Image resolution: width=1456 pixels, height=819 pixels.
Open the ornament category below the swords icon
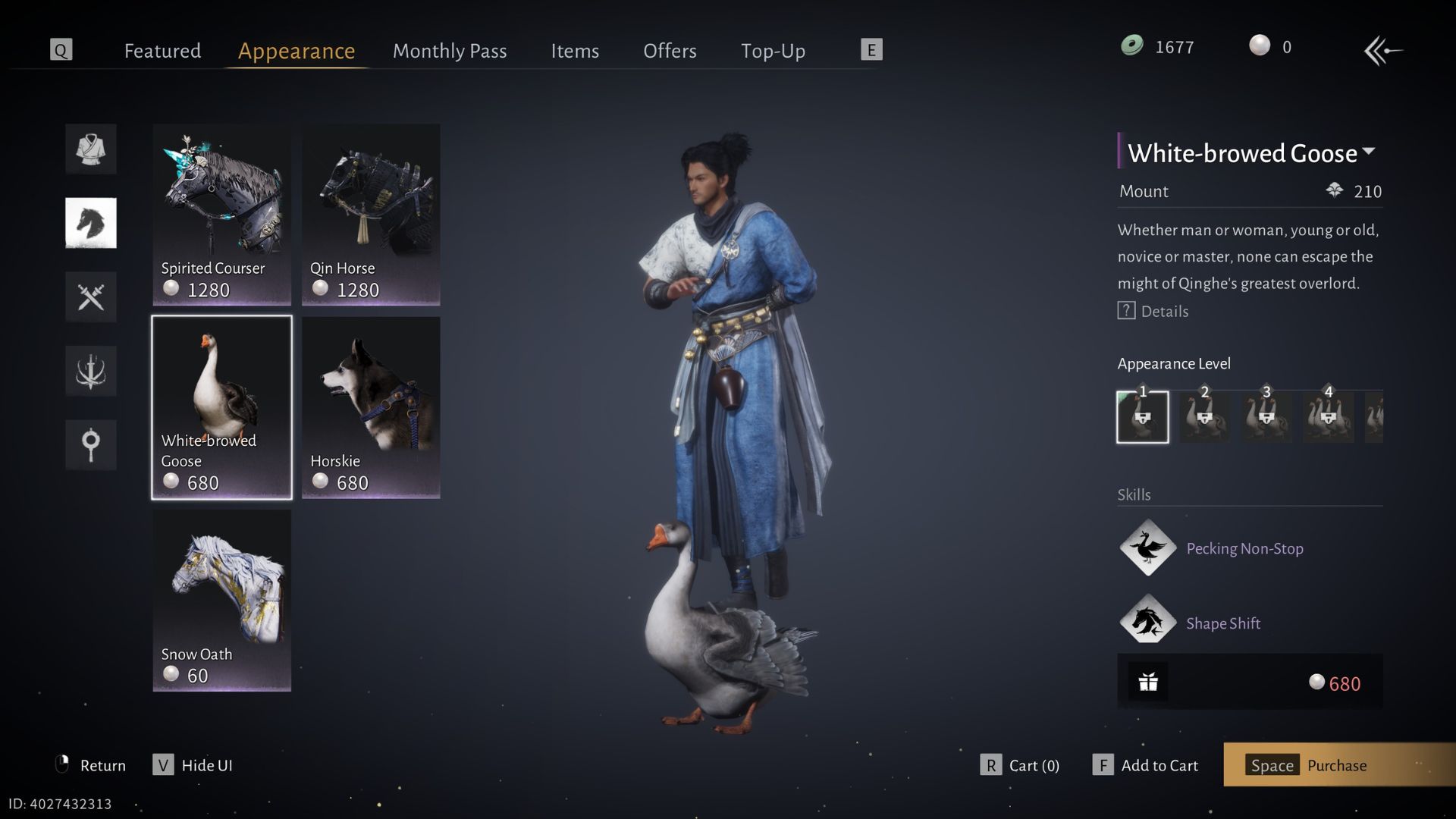click(x=90, y=371)
